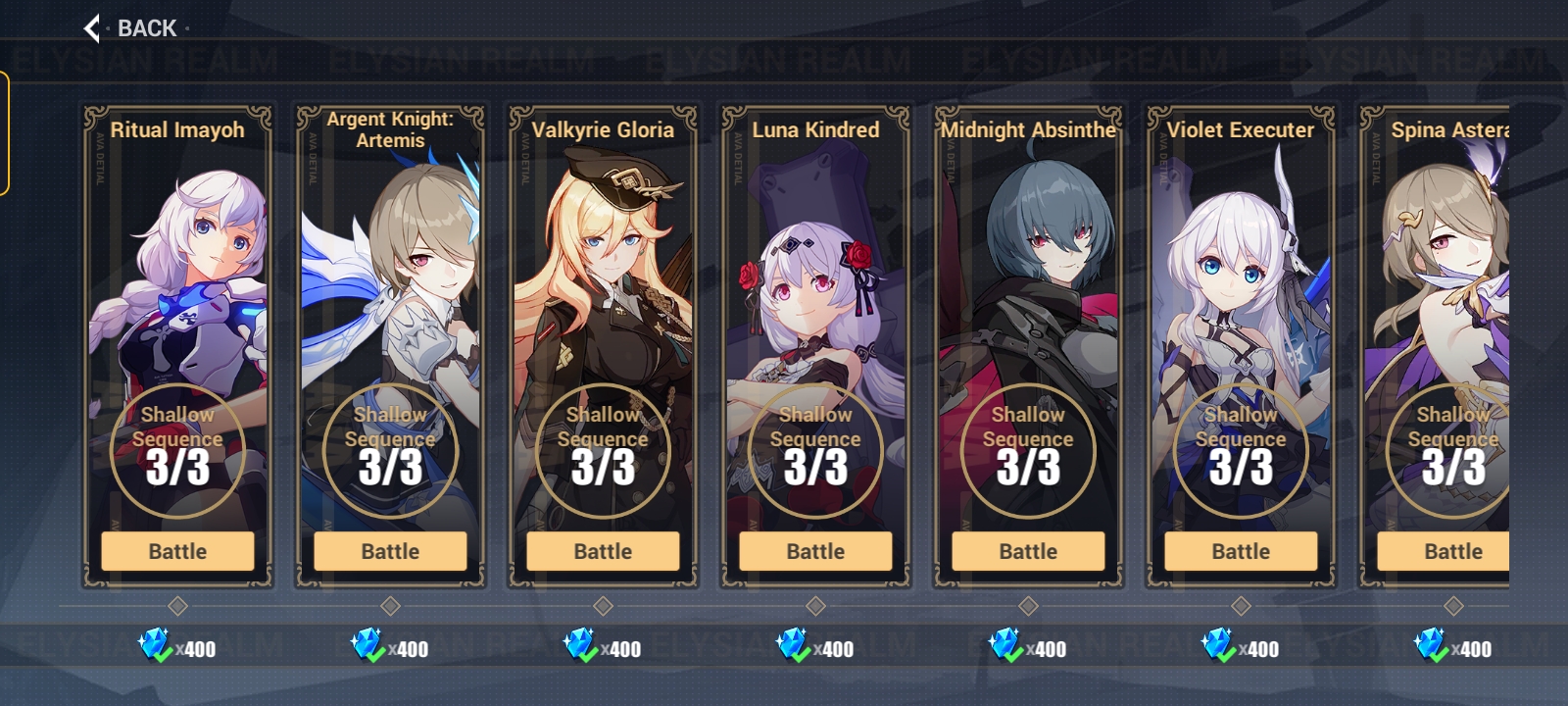Toggle the diamond marker under Violet Executer's card
The width and height of the screenshot is (1568, 706).
1239,605
